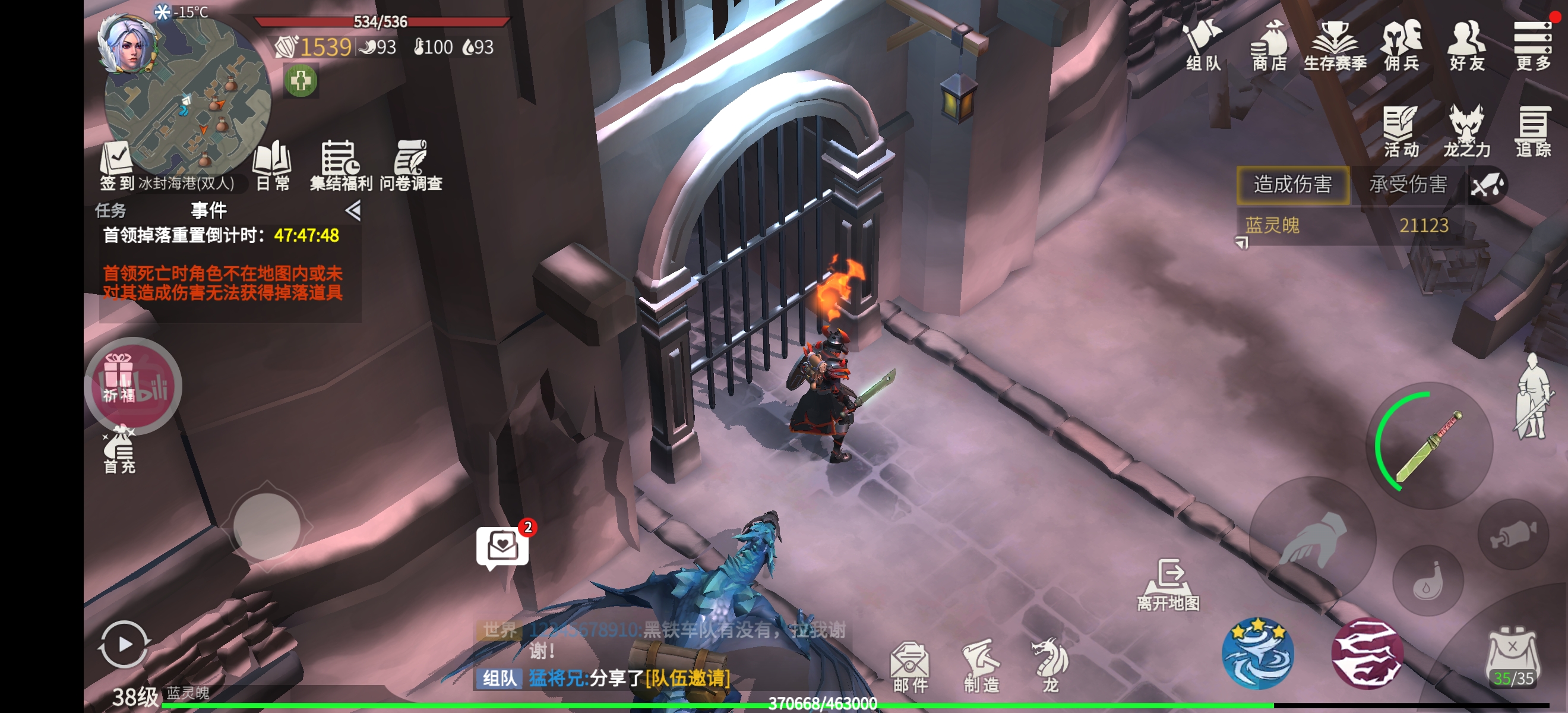1568x713 pixels.
Task: Switch to the 任务 quest tab
Action: tap(111, 211)
